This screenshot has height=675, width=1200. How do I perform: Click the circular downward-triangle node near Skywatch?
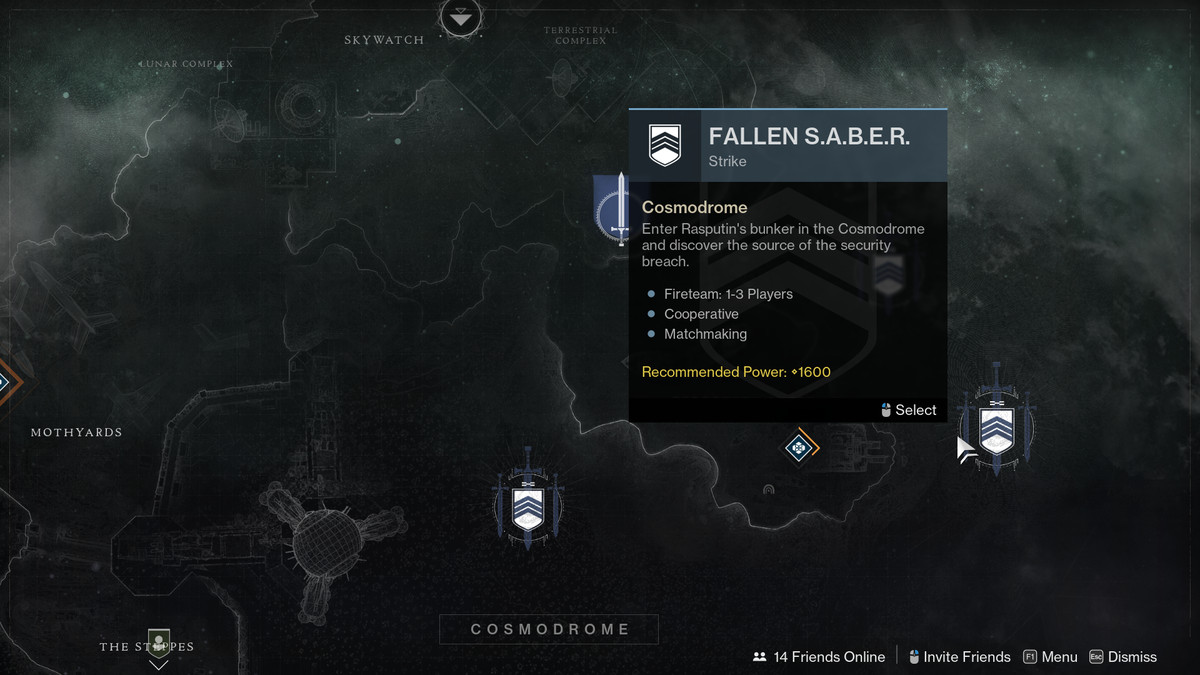click(461, 17)
